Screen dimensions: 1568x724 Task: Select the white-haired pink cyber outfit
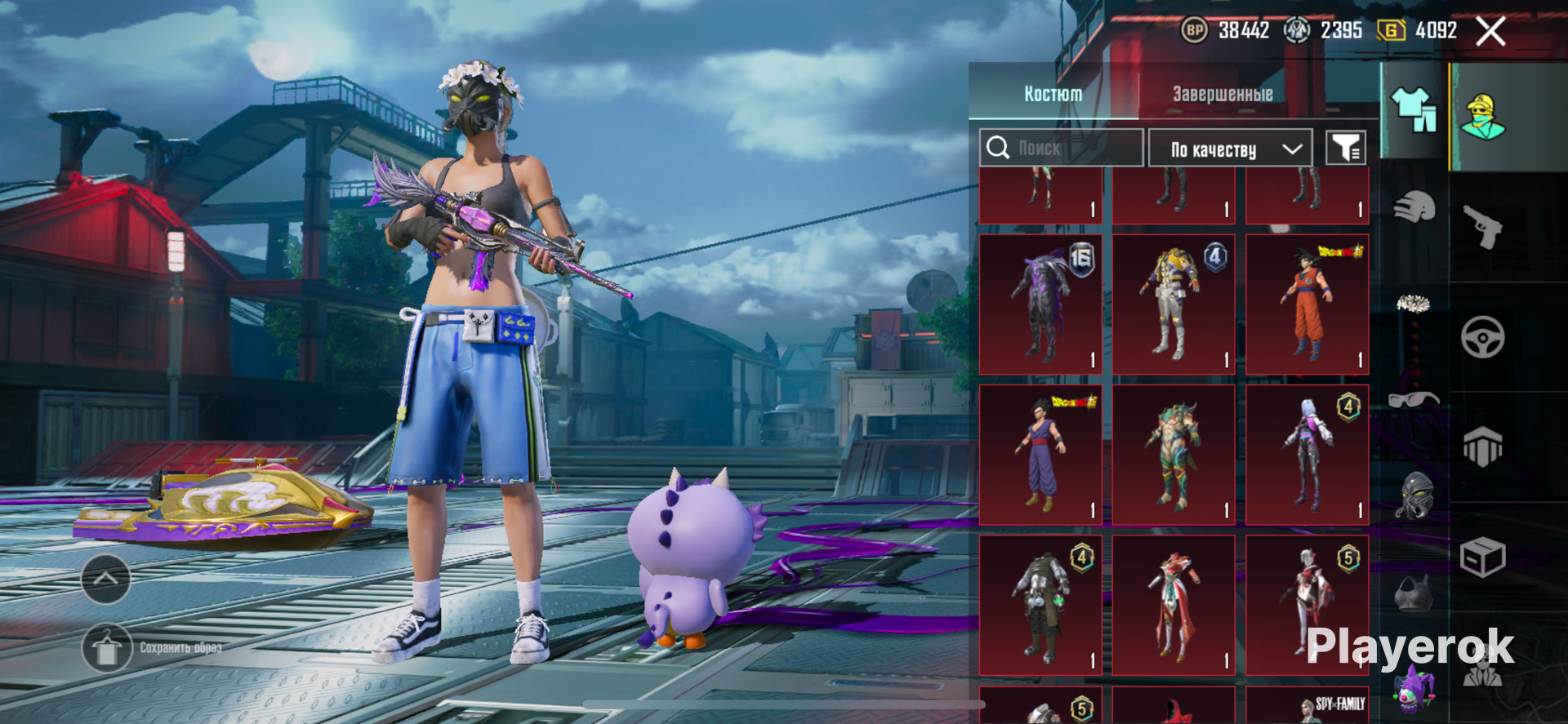click(x=1307, y=455)
